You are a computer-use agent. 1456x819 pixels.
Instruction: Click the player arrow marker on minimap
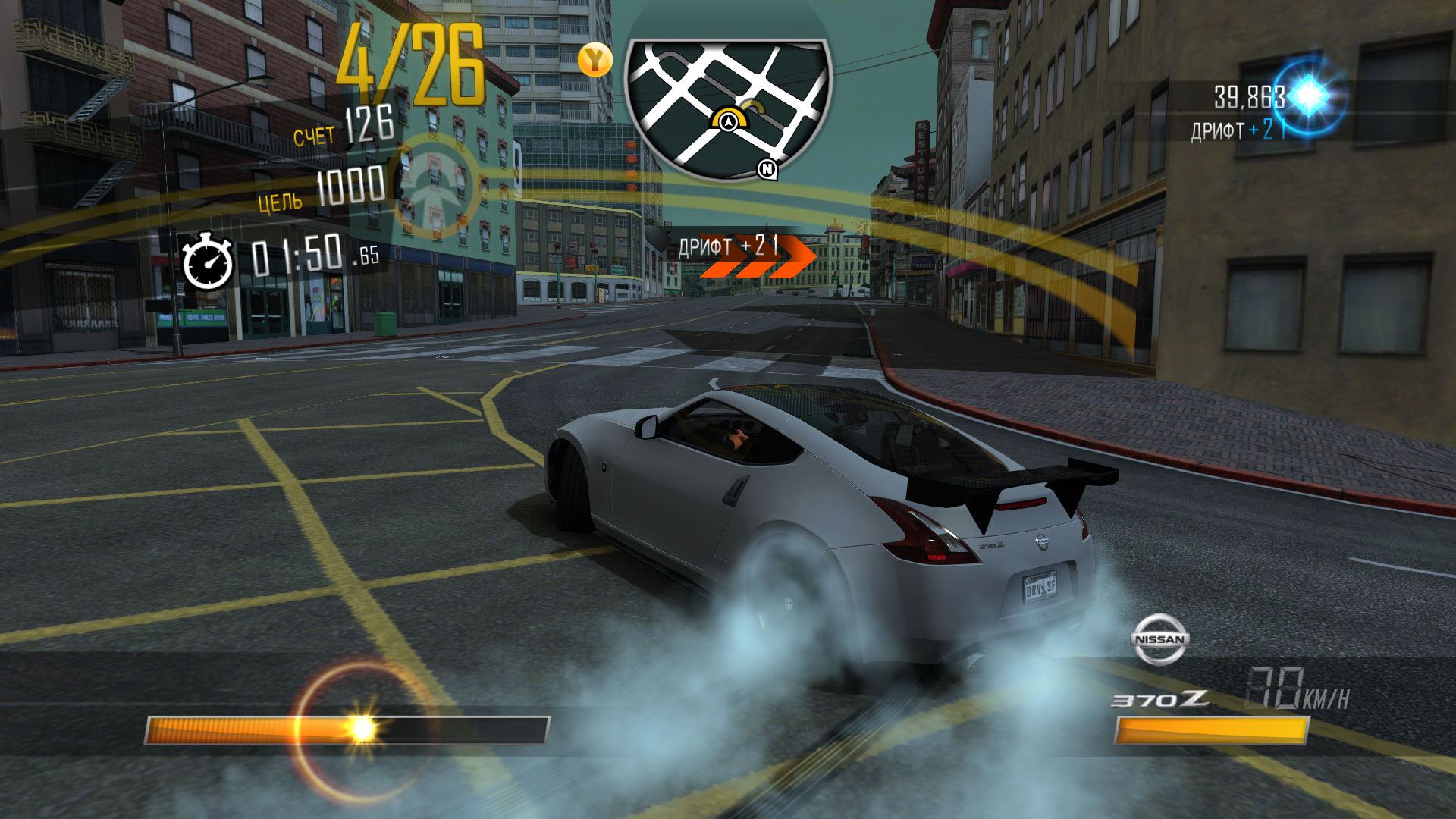[x=728, y=120]
